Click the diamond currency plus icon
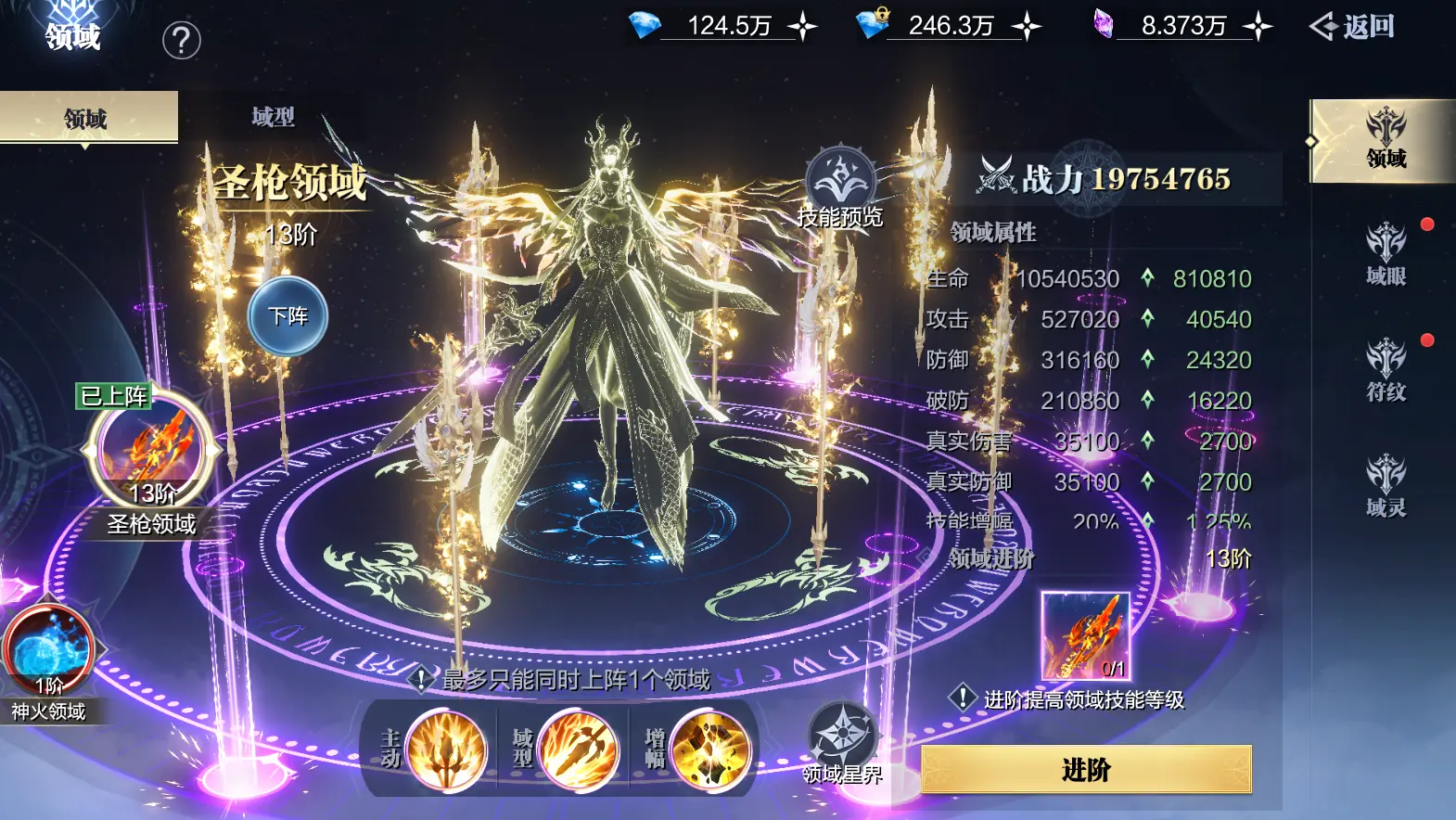Screen dimensions: 1456x820 804,26
